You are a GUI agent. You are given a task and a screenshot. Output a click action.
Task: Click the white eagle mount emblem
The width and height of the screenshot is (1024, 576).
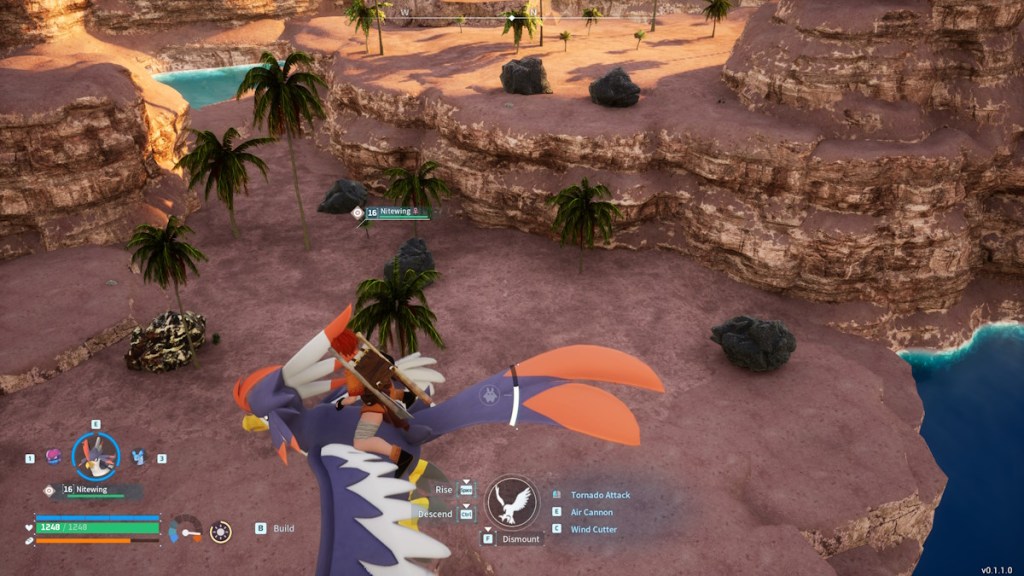pyautogui.click(x=512, y=501)
